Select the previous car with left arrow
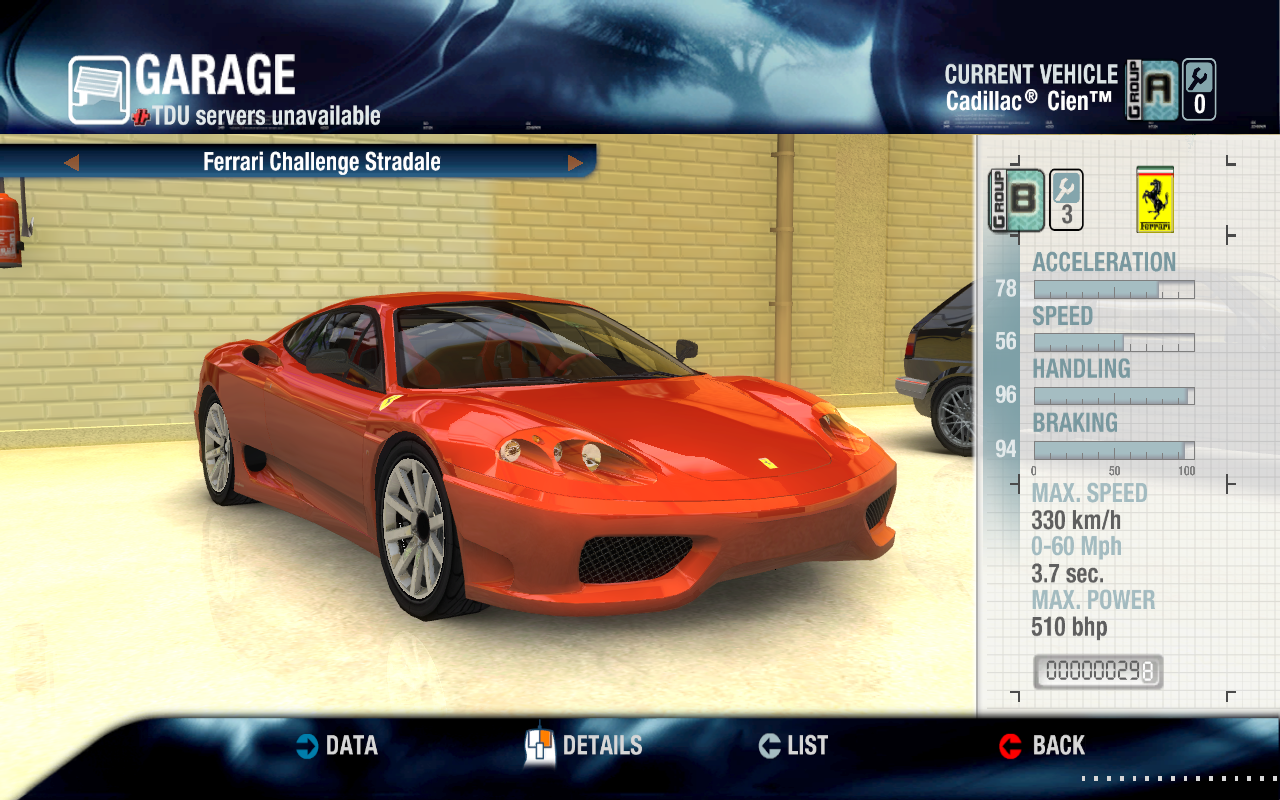The height and width of the screenshot is (800, 1280). tap(71, 162)
